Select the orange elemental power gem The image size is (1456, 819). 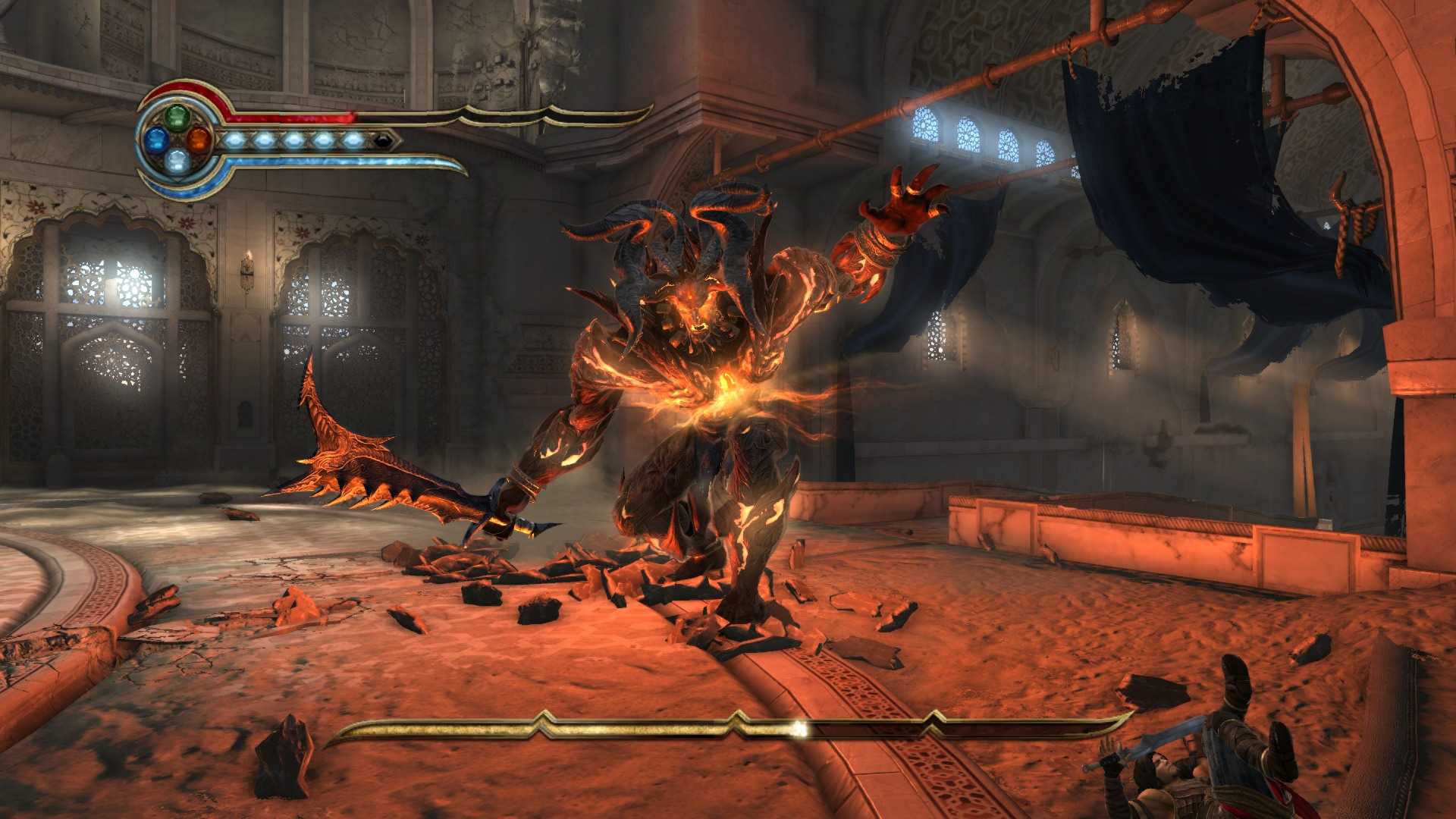198,141
